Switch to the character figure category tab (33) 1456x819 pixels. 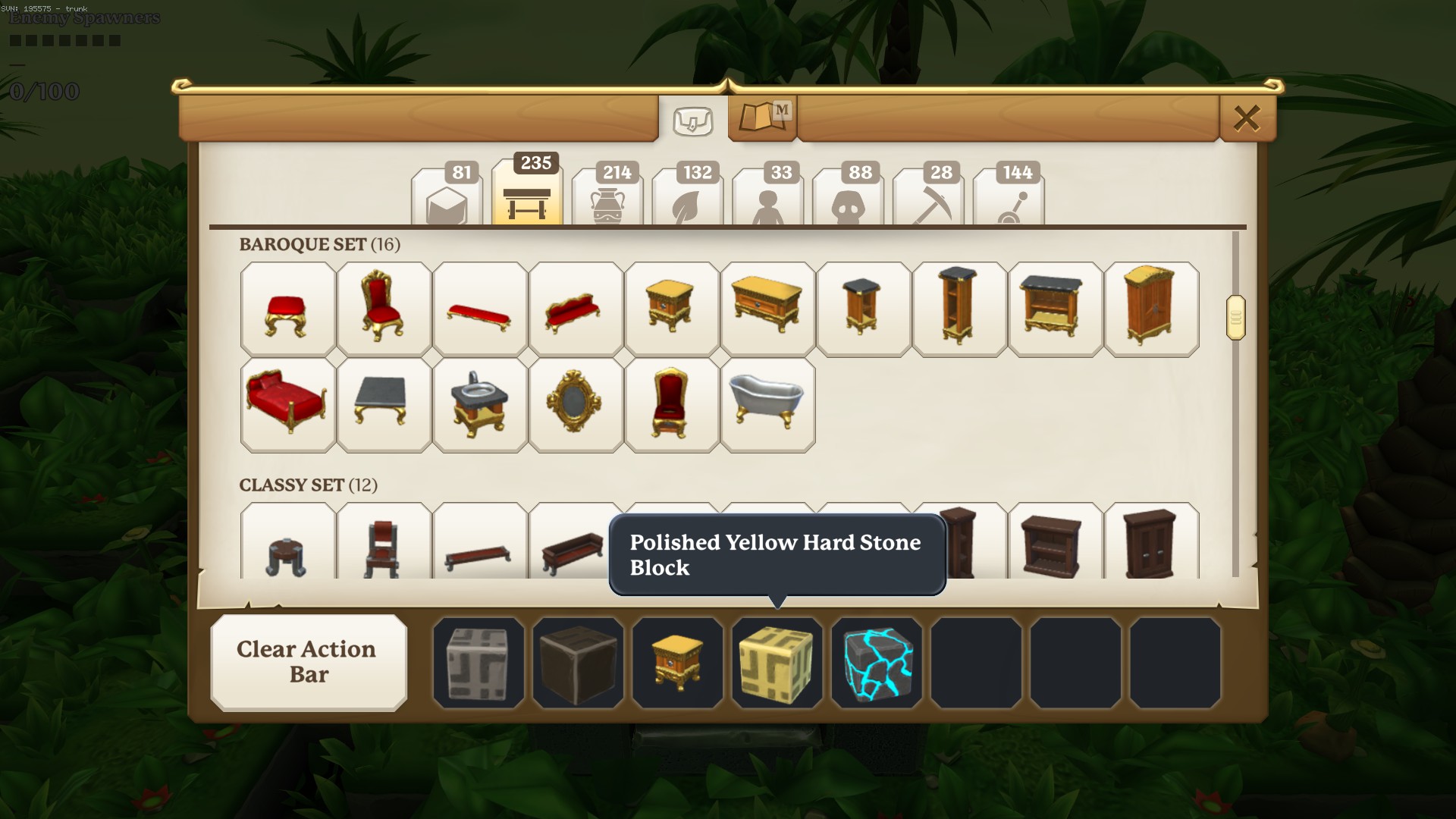click(768, 199)
